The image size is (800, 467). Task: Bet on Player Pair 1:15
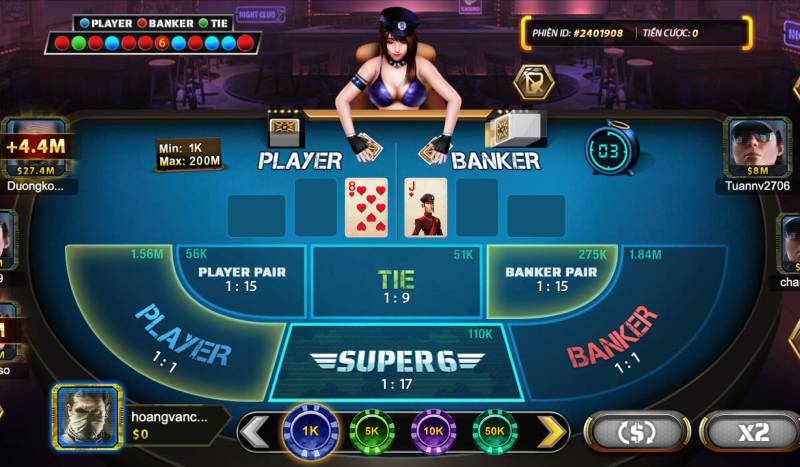click(x=241, y=279)
